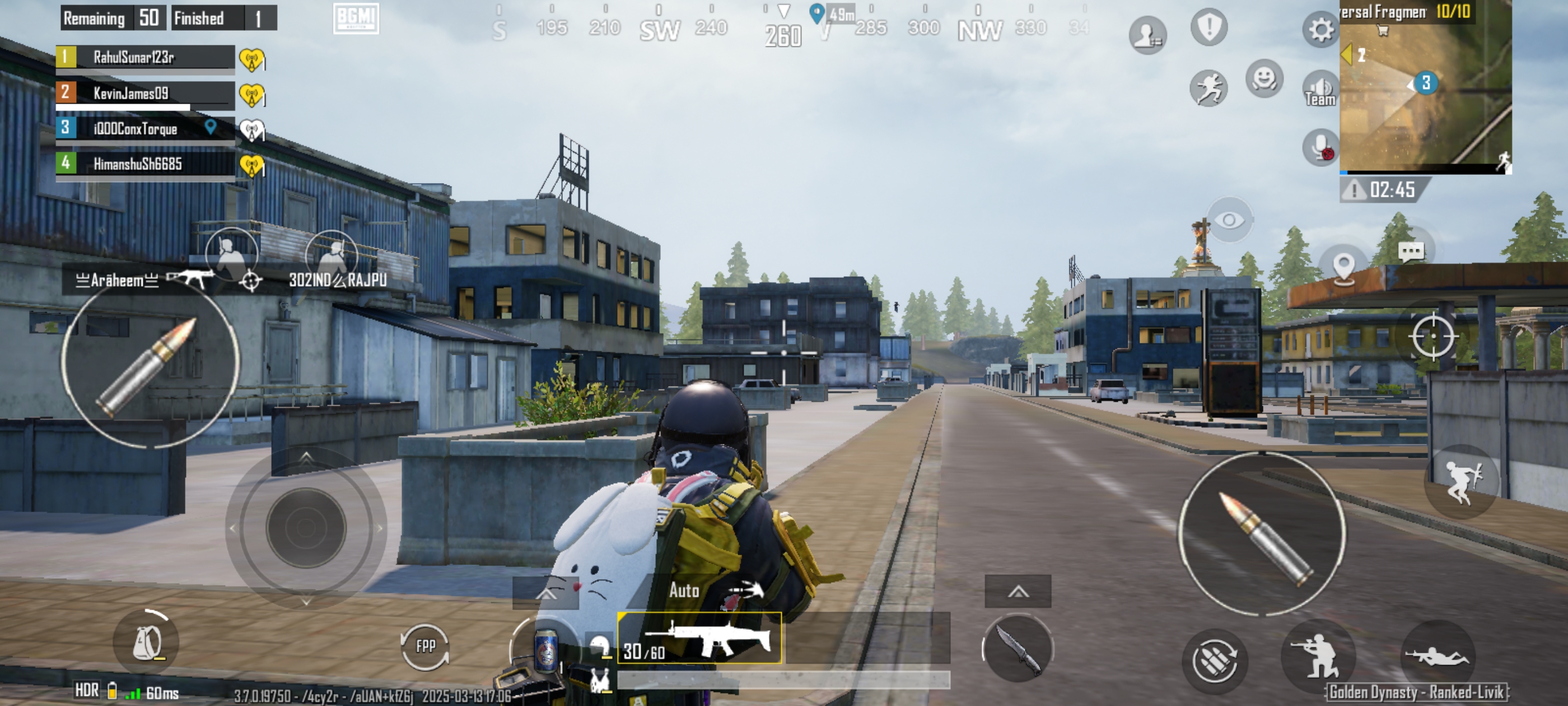Open the backpack inventory
Screen dimensions: 1568x706
pos(147,643)
